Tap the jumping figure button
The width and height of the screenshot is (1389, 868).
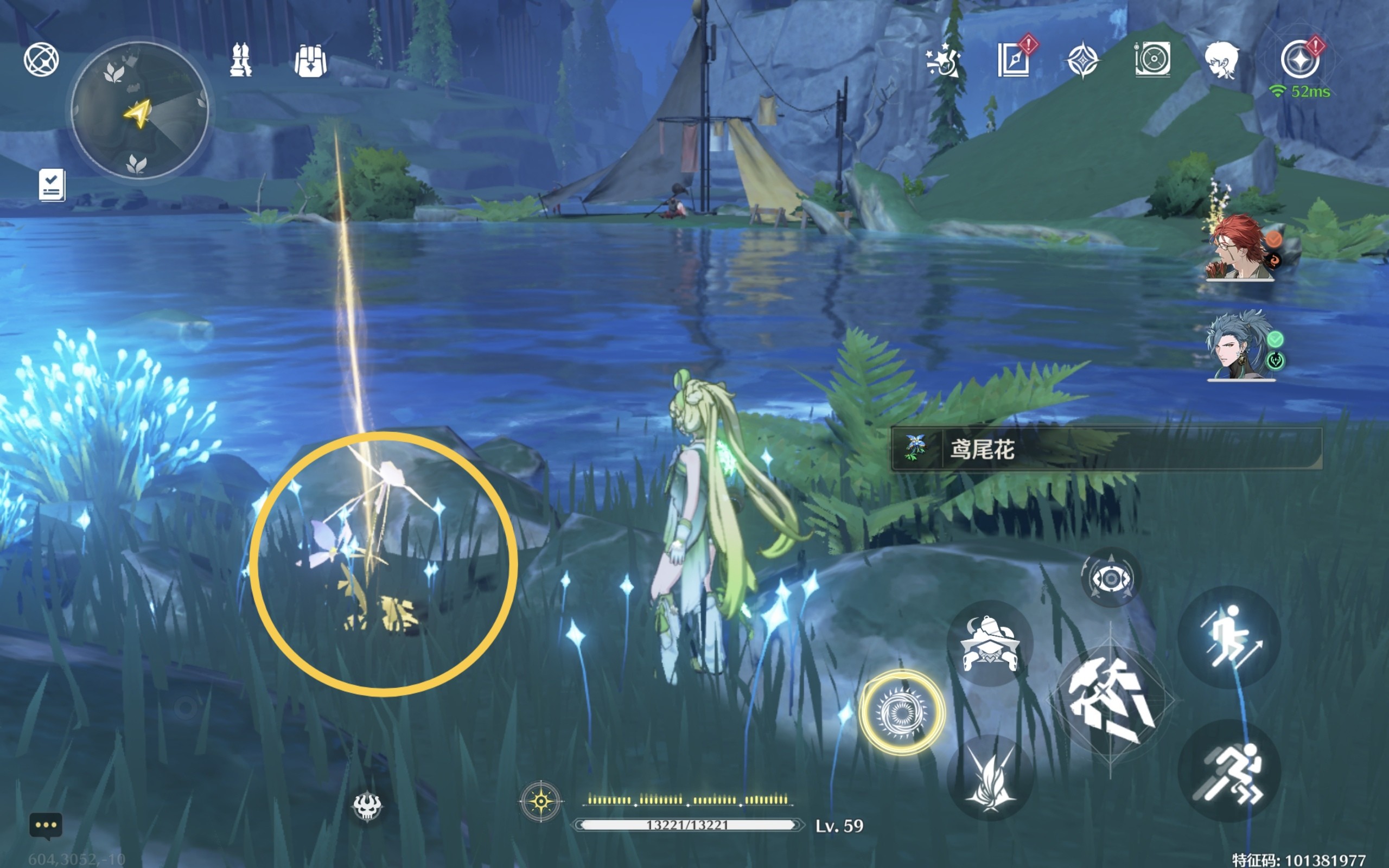click(x=1229, y=637)
